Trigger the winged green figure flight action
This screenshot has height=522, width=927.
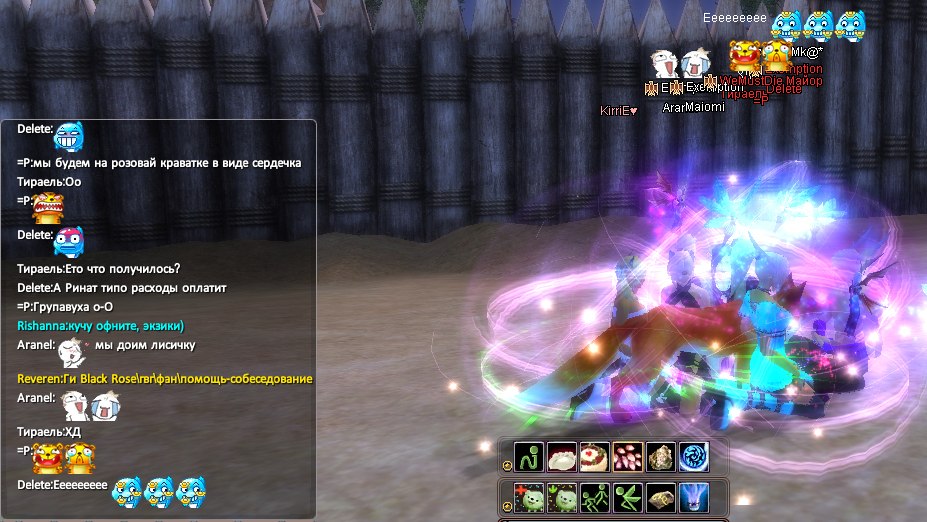coord(628,496)
